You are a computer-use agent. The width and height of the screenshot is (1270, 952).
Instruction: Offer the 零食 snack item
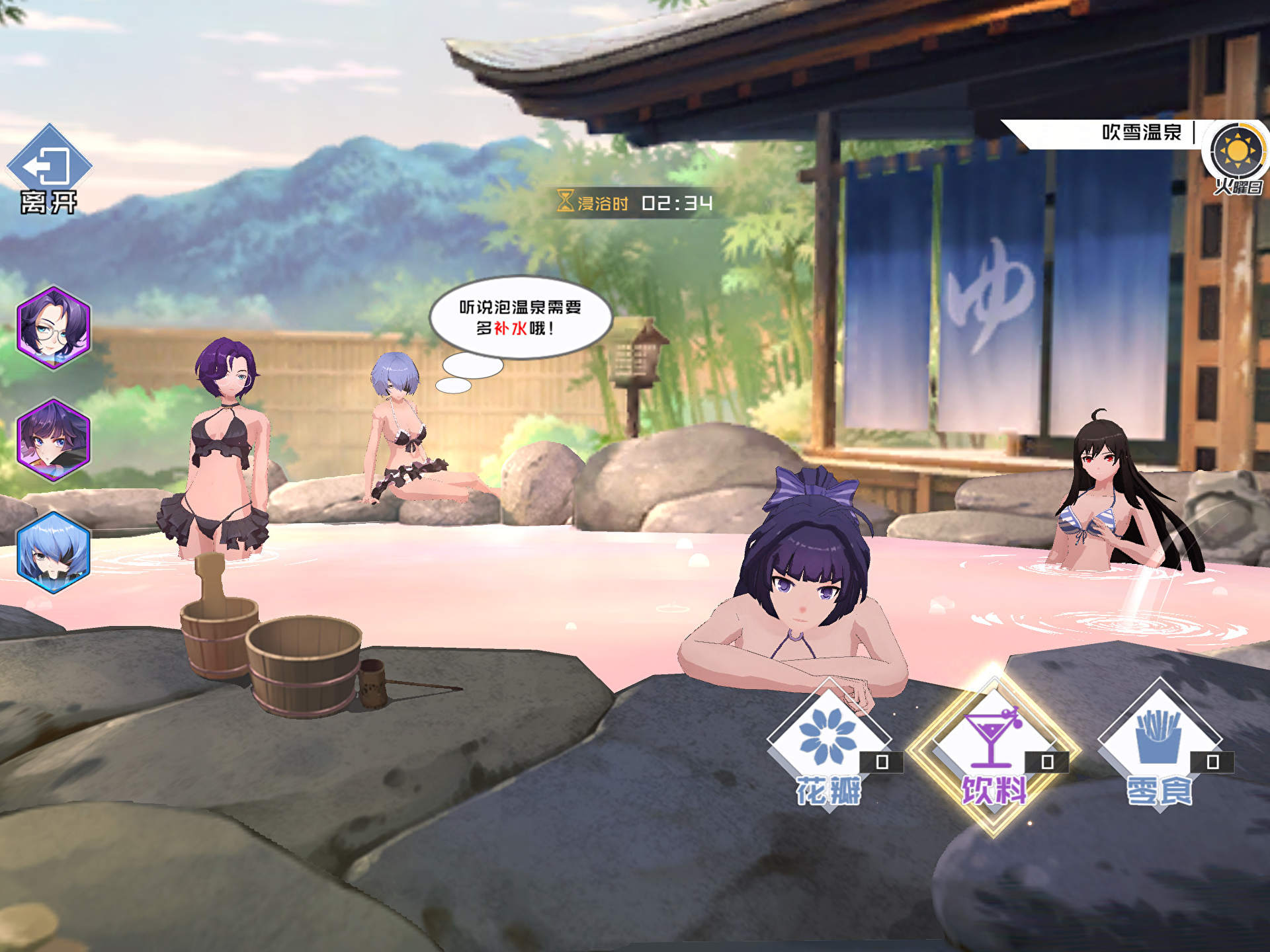point(1159,744)
